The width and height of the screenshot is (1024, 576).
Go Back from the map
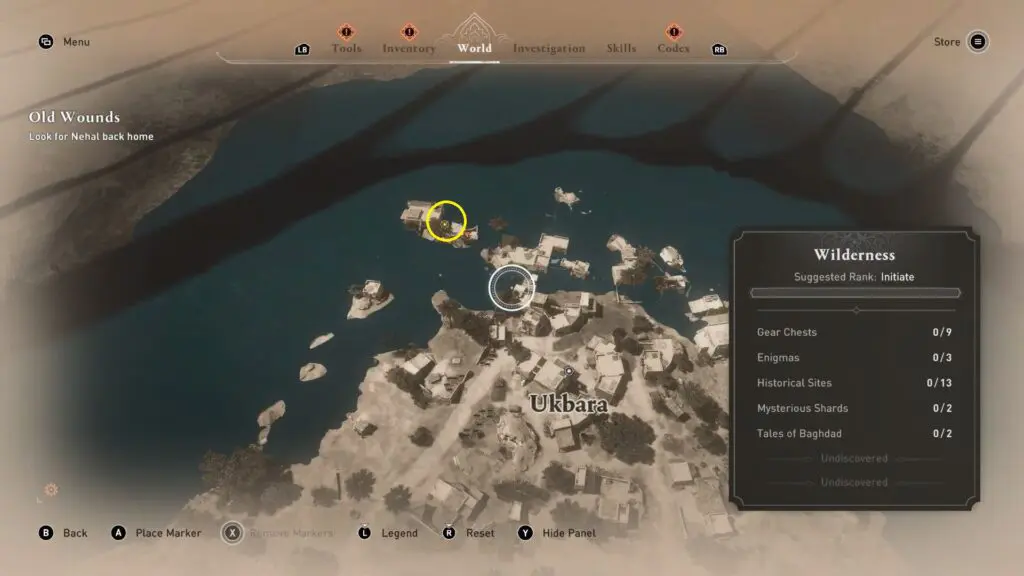(x=64, y=533)
